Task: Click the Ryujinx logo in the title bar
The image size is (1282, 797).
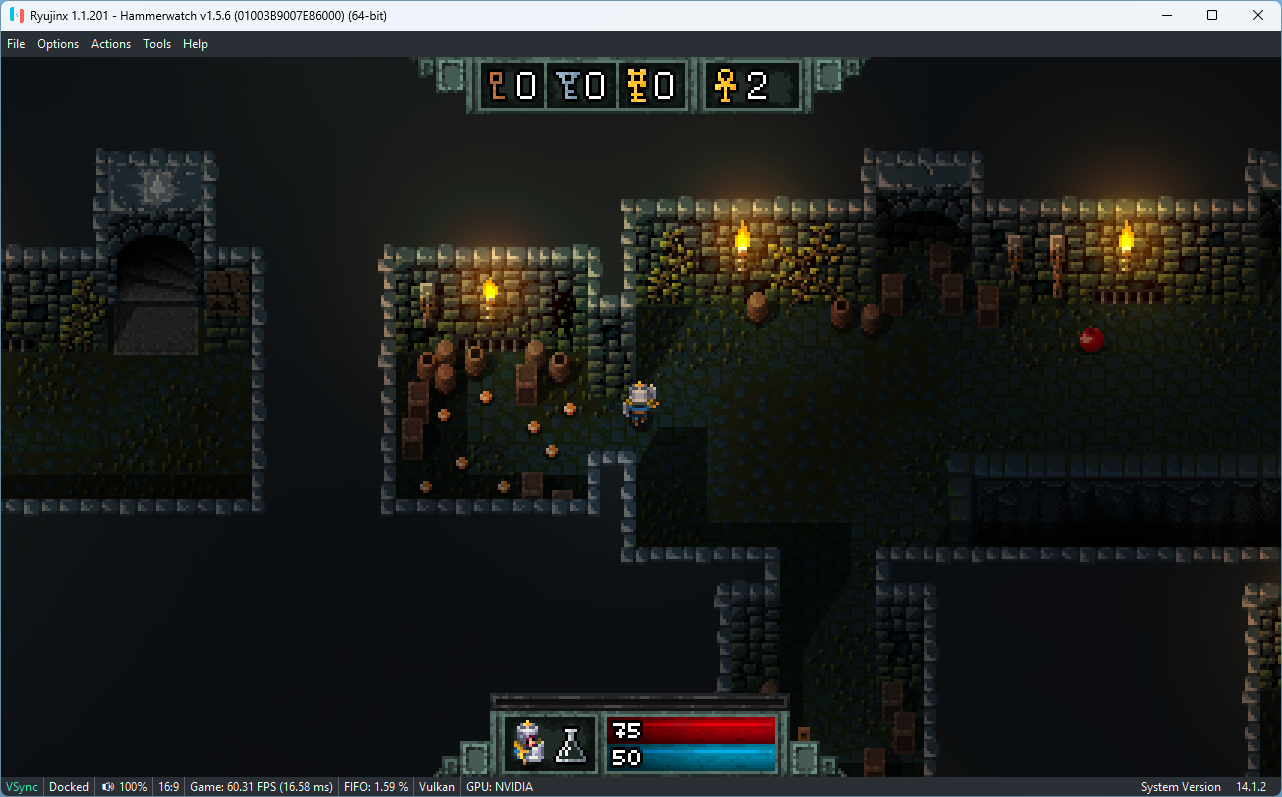Action: 14,15
